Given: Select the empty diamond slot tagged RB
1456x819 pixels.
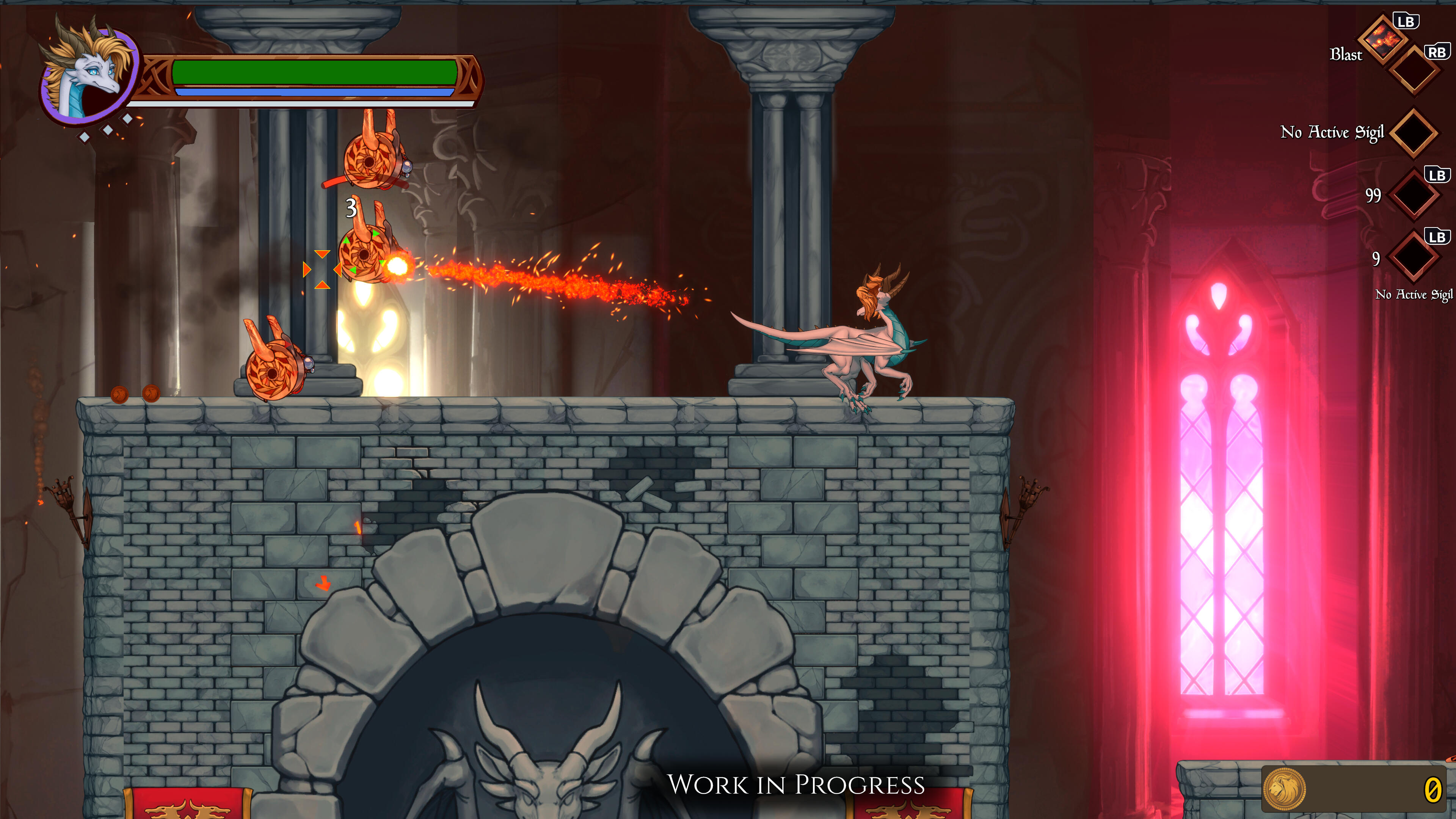Looking at the screenshot, I should click(x=1414, y=72).
